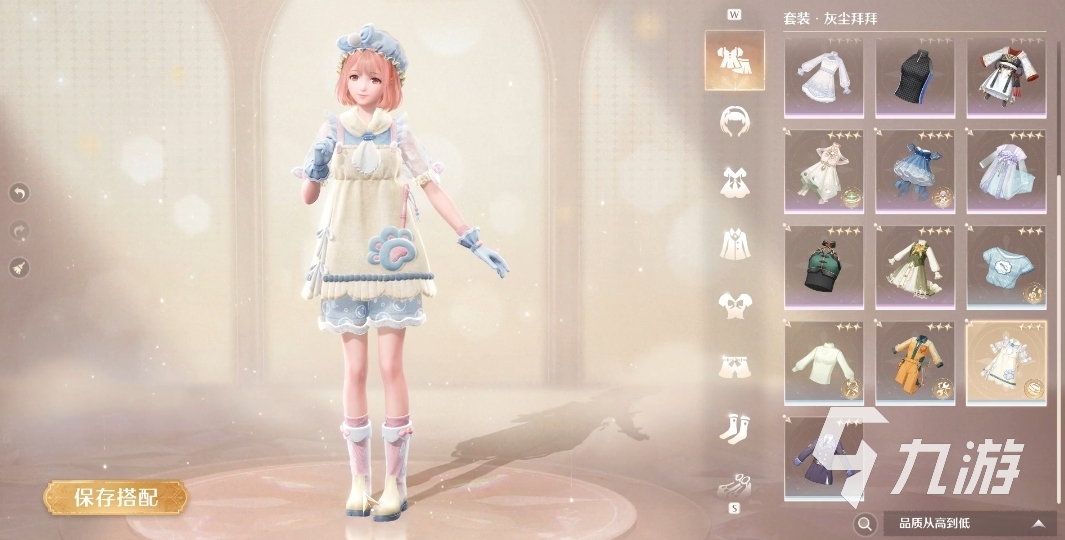Choose the blue layered dress outfit
The width and height of the screenshot is (1065, 540).
(x=915, y=172)
